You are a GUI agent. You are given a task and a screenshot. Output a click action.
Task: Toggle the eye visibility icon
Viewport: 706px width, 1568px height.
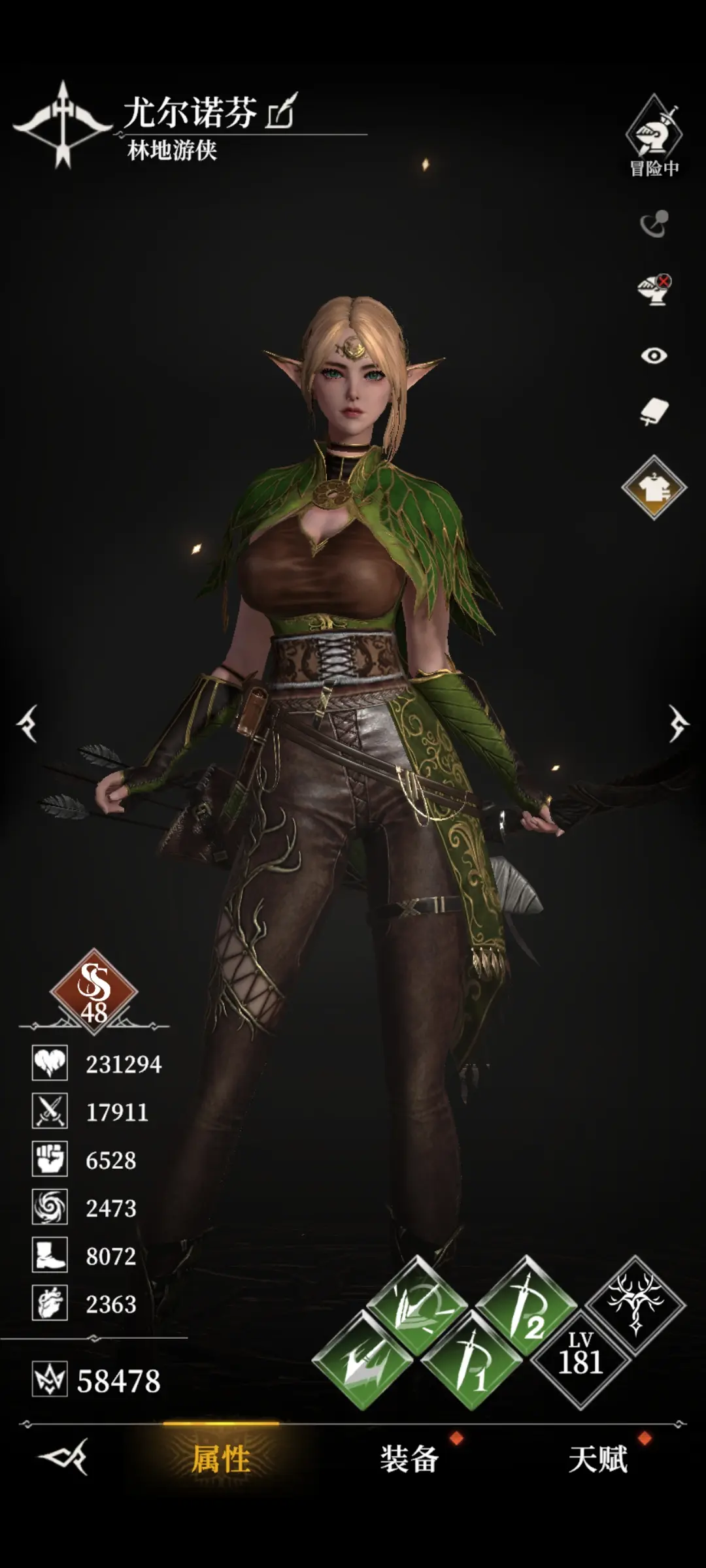654,355
